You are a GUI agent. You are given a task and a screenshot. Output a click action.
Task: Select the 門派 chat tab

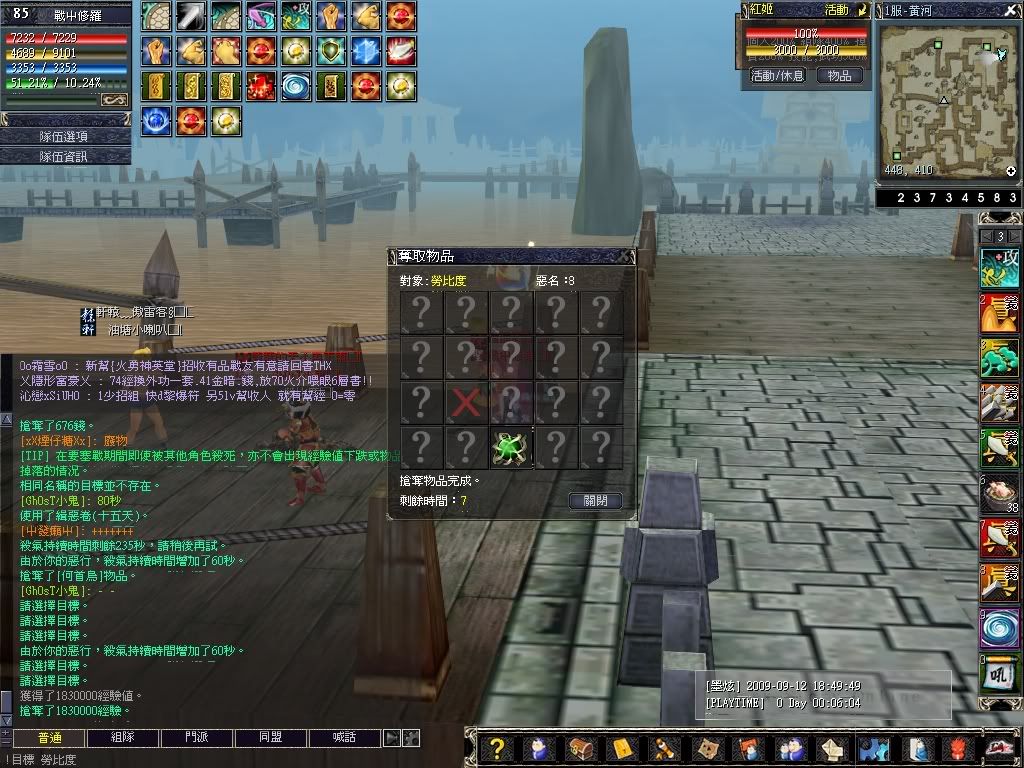click(x=196, y=738)
